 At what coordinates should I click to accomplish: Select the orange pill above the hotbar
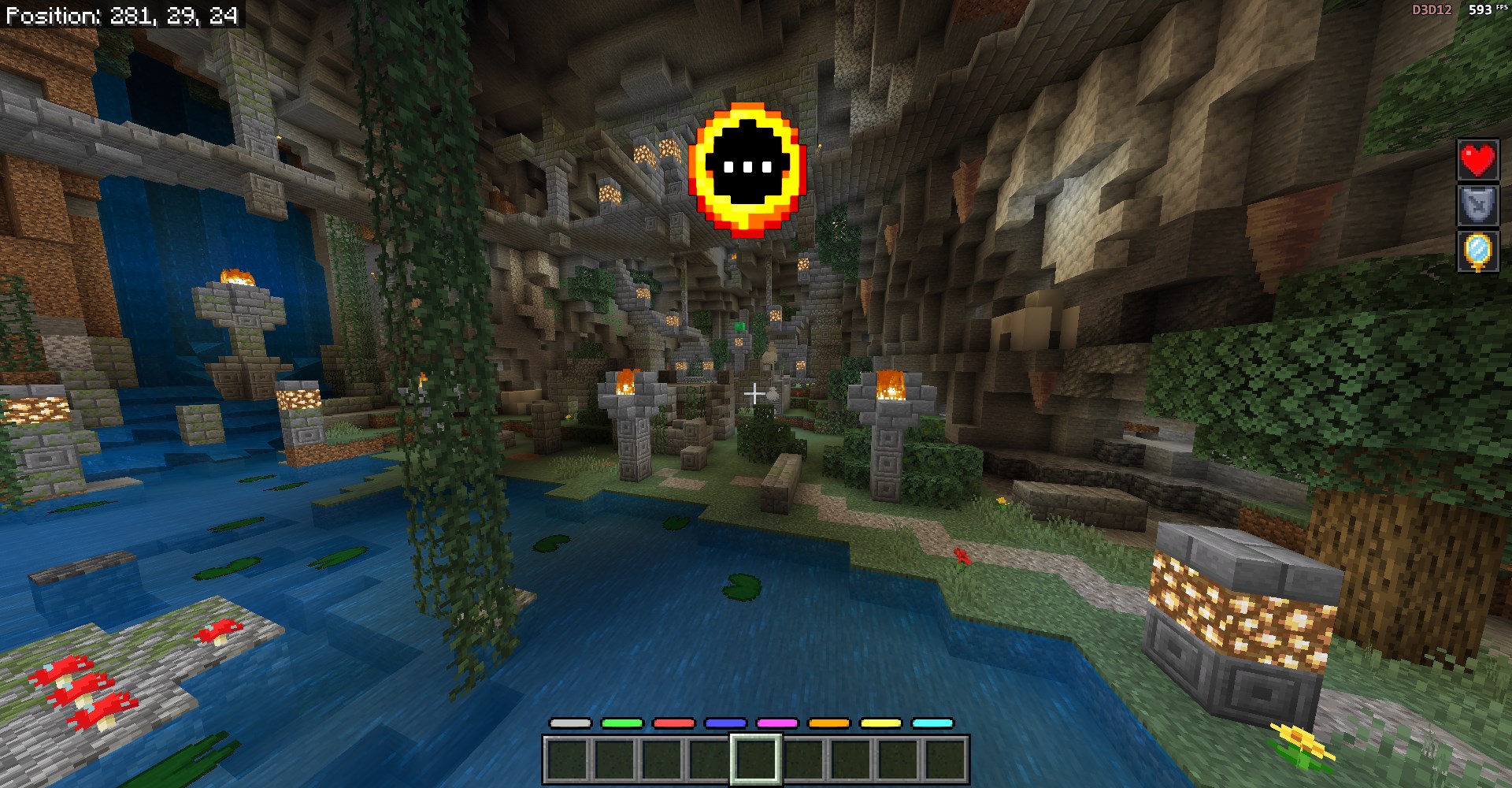coord(829,723)
